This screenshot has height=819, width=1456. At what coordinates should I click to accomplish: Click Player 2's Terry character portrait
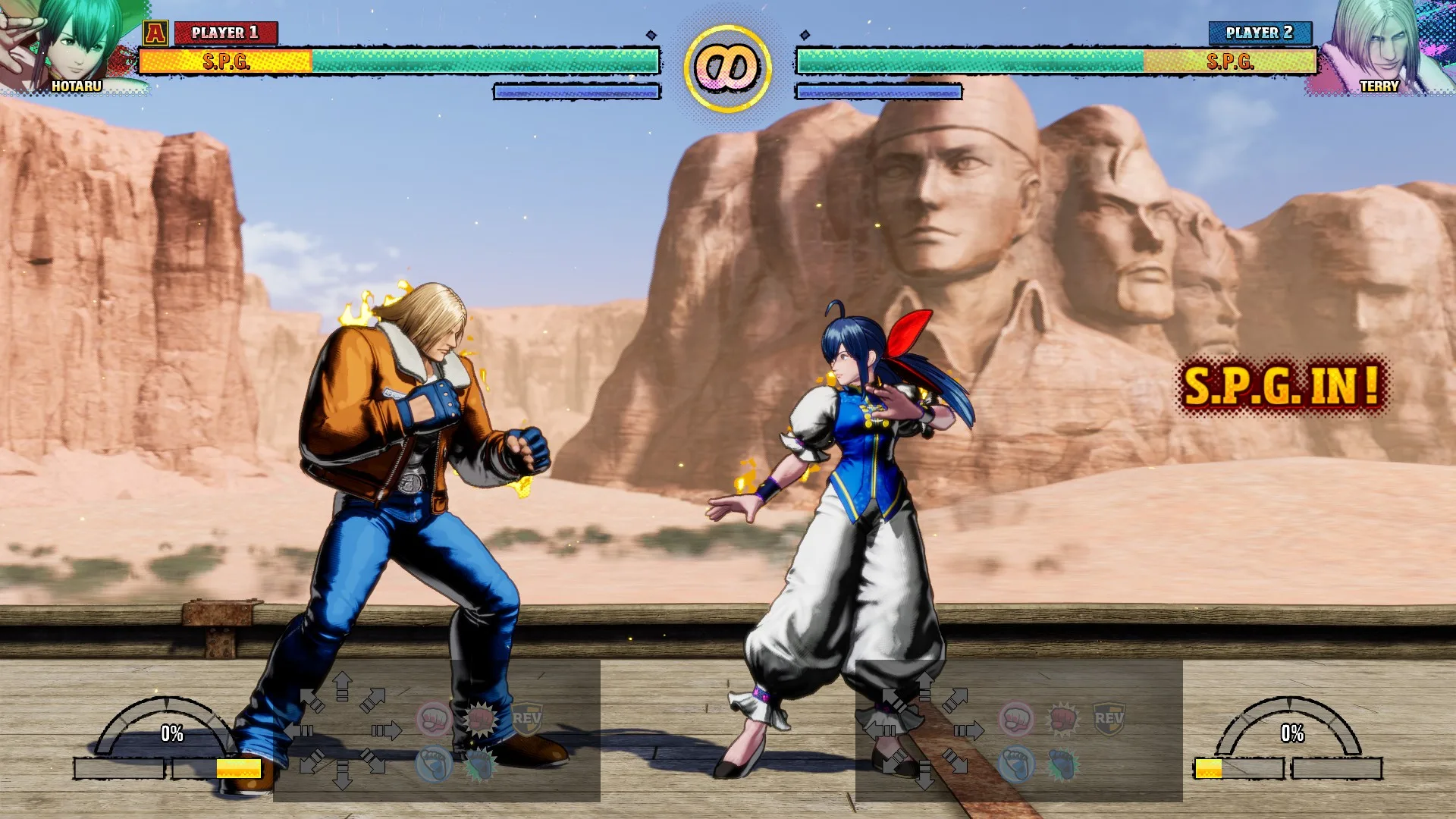click(x=1382, y=45)
